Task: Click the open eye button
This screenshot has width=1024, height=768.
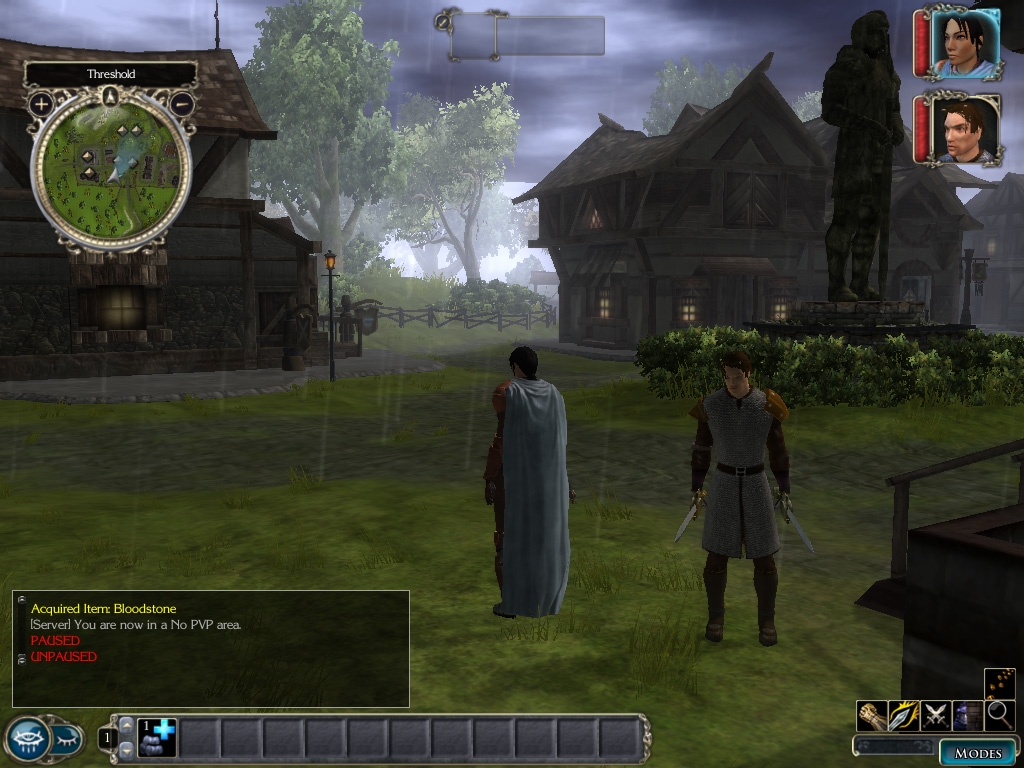Action: 27,739
